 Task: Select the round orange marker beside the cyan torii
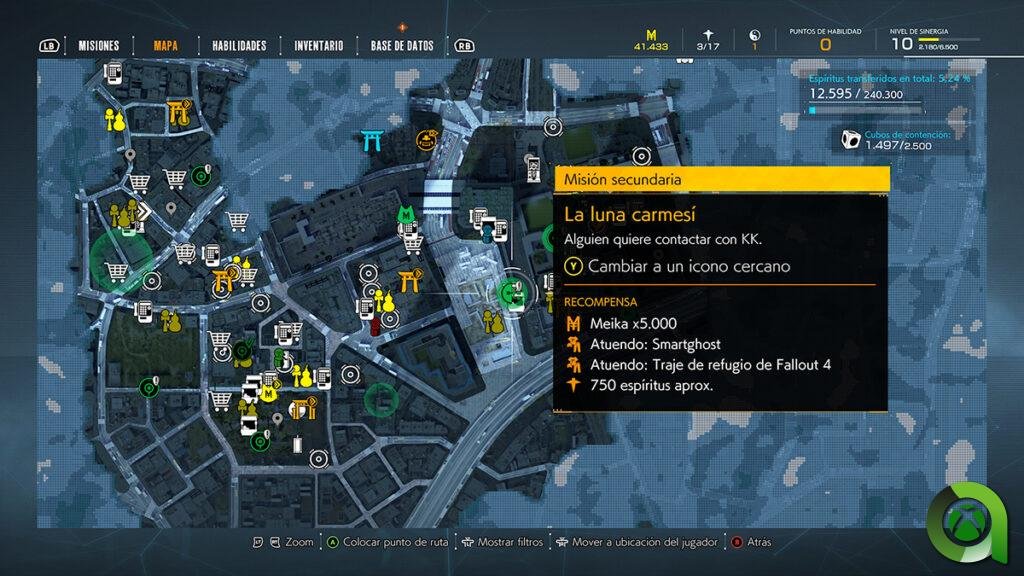coord(429,141)
